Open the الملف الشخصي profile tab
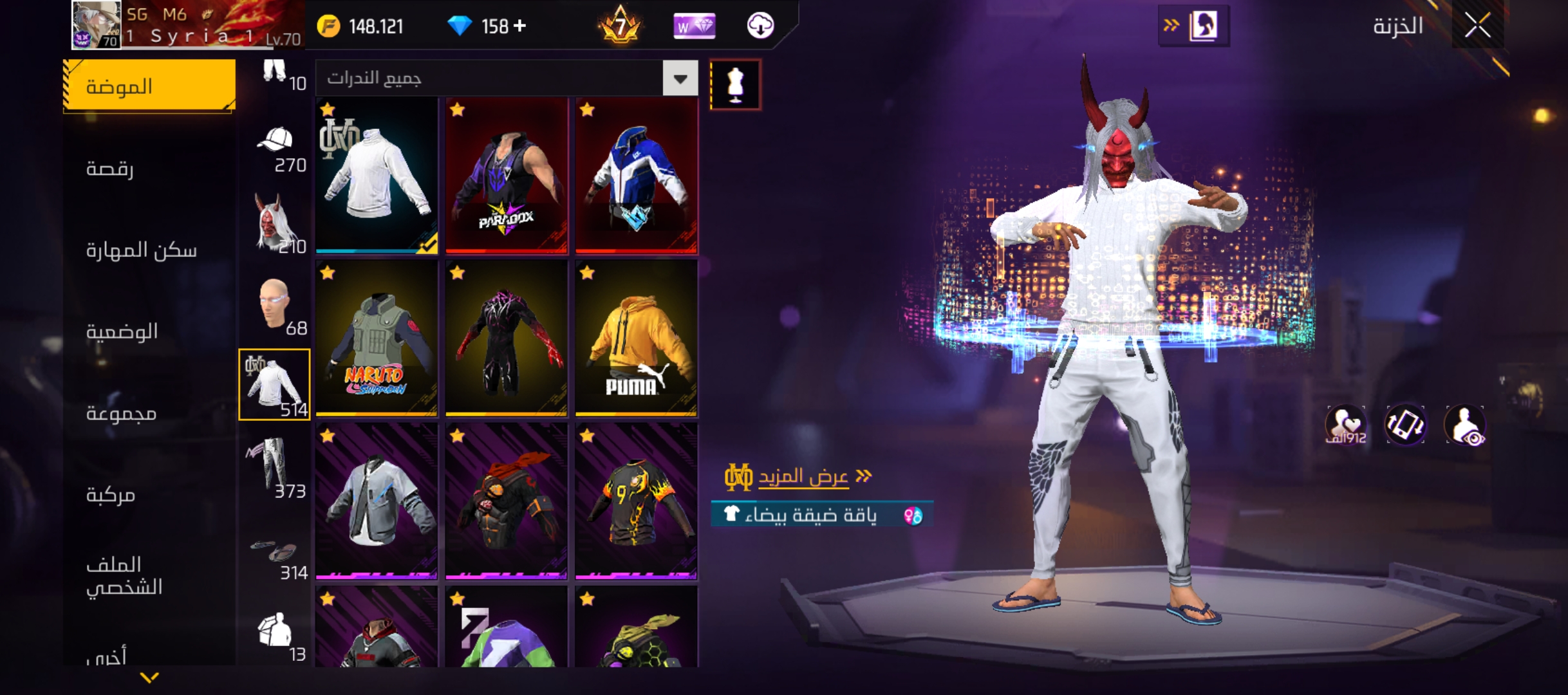Viewport: 1568px width, 695px height. click(x=124, y=576)
